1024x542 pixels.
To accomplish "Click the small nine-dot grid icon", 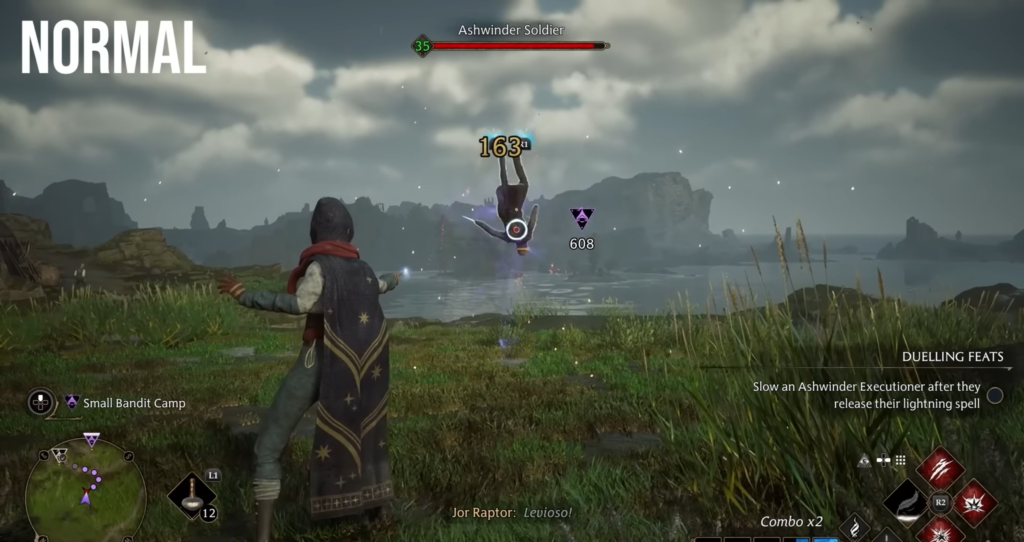I will [900, 460].
